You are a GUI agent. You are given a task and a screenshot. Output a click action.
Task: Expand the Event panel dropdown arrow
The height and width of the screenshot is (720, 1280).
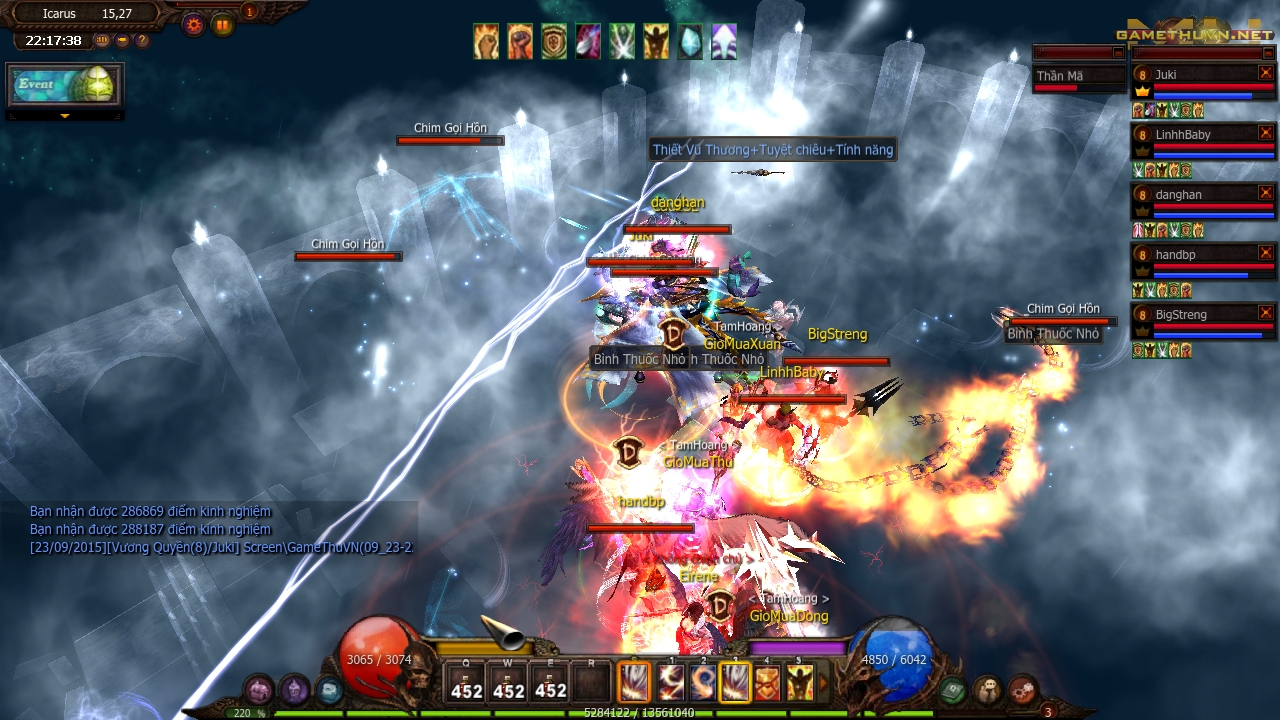[65, 116]
